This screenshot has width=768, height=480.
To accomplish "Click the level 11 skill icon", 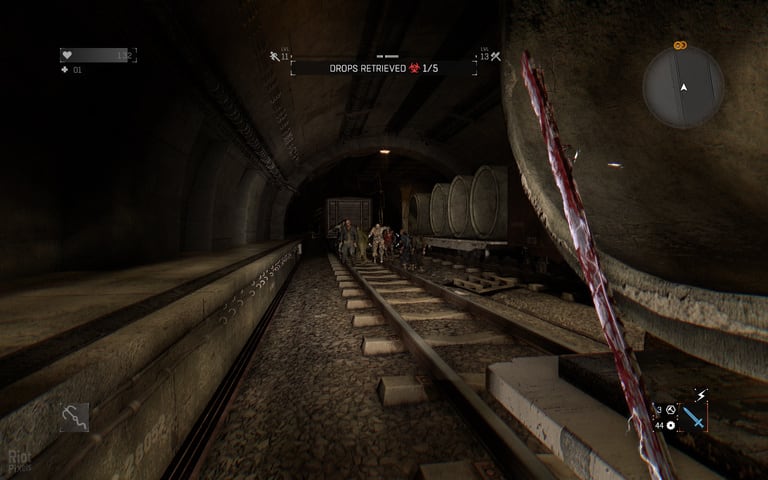I will 274,57.
